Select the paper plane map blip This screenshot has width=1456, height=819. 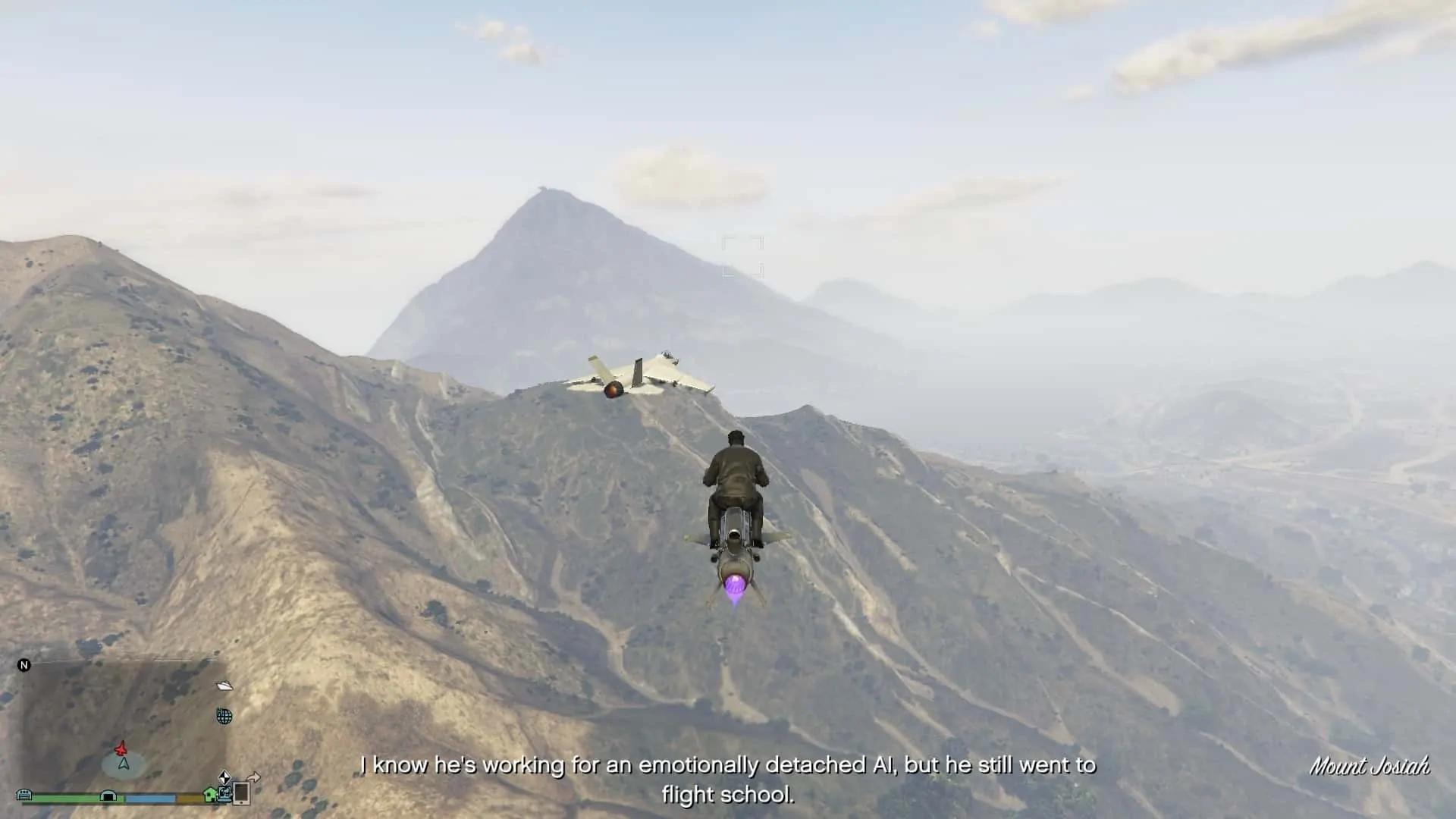[224, 686]
